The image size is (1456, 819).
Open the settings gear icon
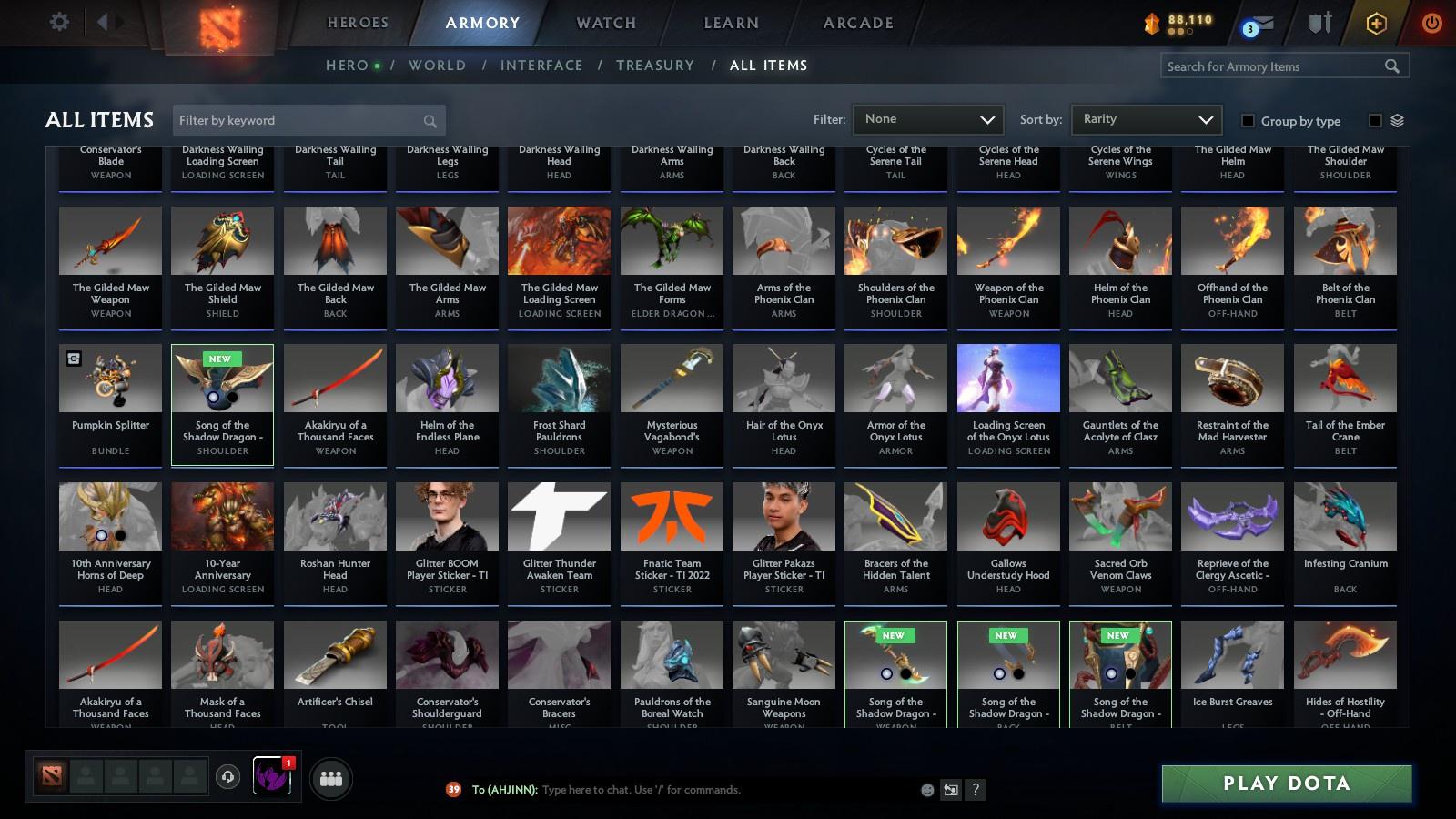(x=59, y=20)
